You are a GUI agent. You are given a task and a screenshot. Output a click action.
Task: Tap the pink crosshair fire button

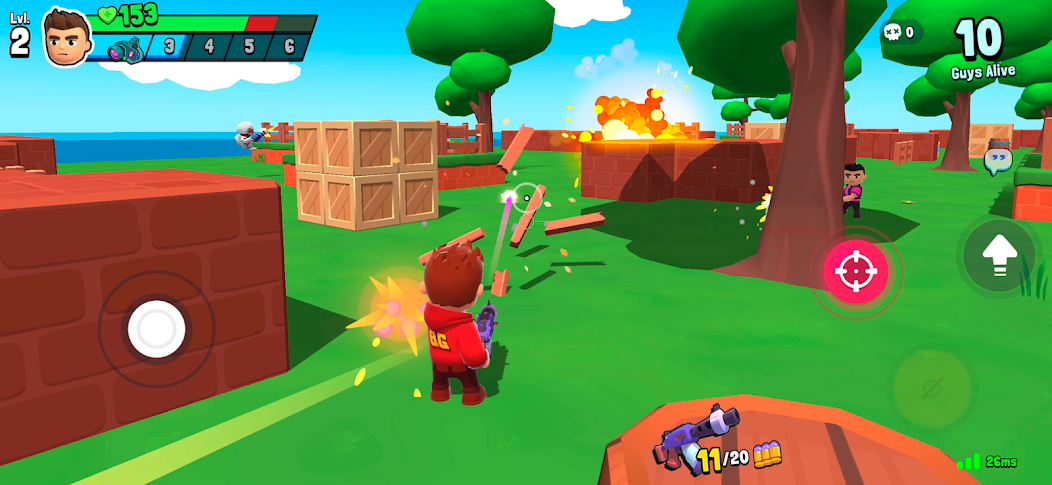(x=855, y=271)
